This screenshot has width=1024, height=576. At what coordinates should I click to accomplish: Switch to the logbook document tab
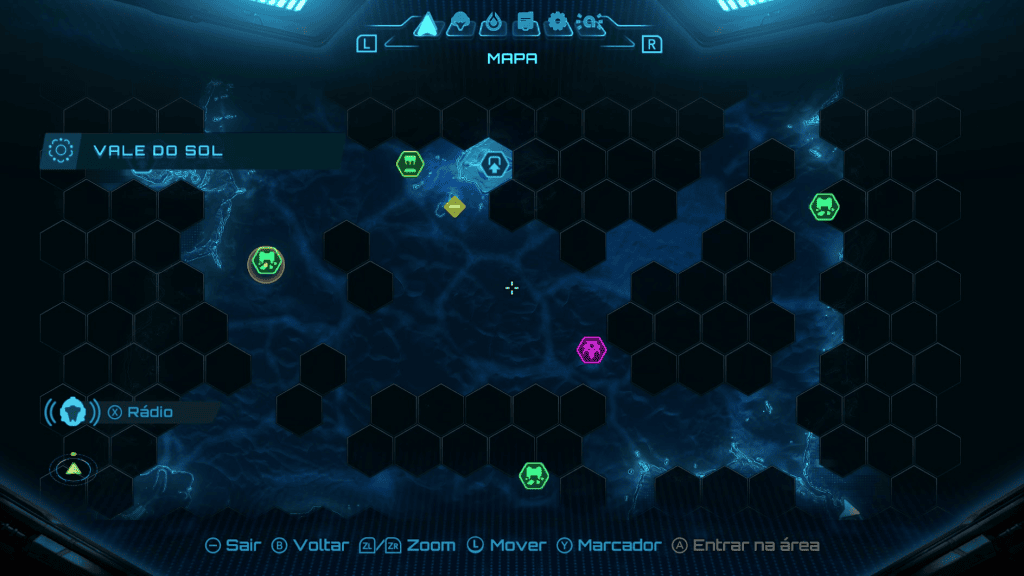(524, 23)
